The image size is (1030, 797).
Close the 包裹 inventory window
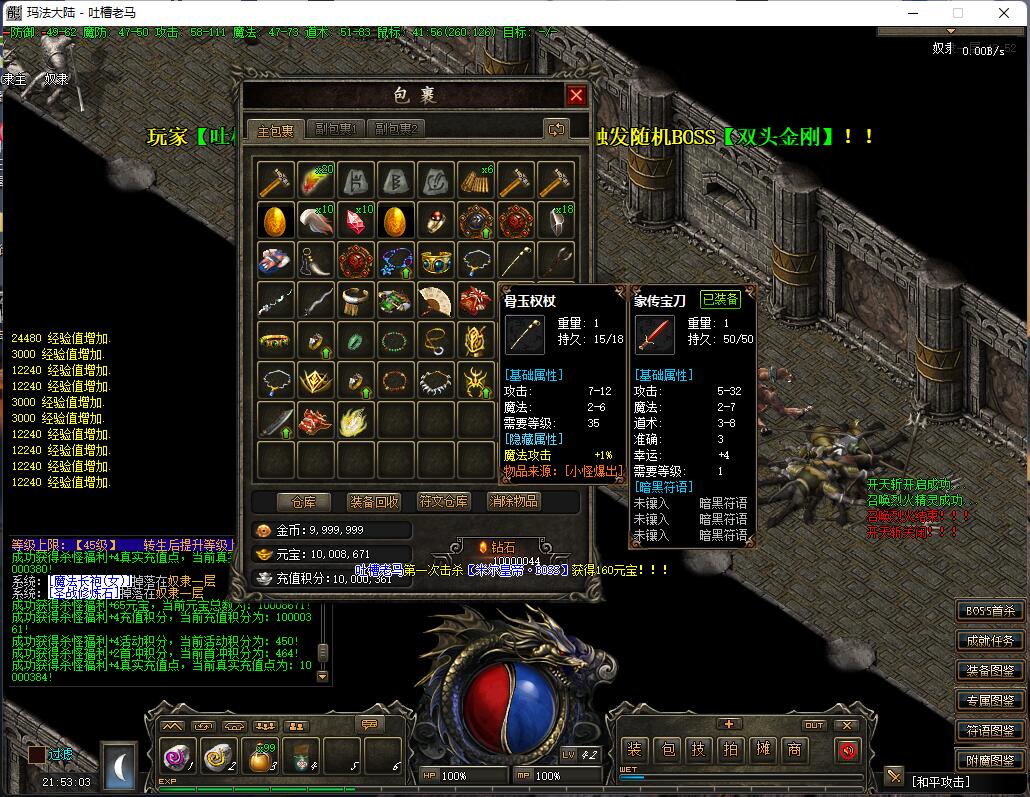576,96
